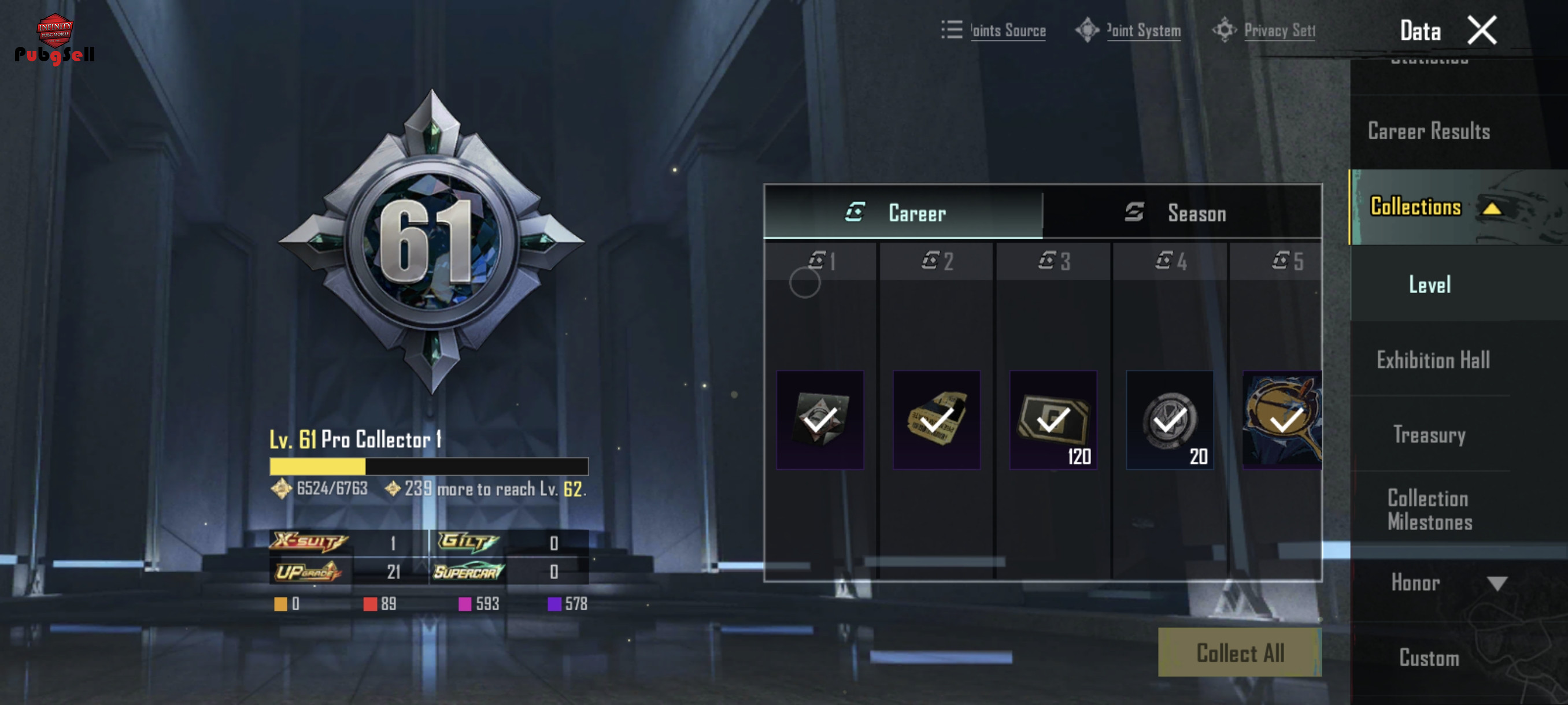1568x705 pixels.
Task: Open the Custom menu entry
Action: 1429,658
